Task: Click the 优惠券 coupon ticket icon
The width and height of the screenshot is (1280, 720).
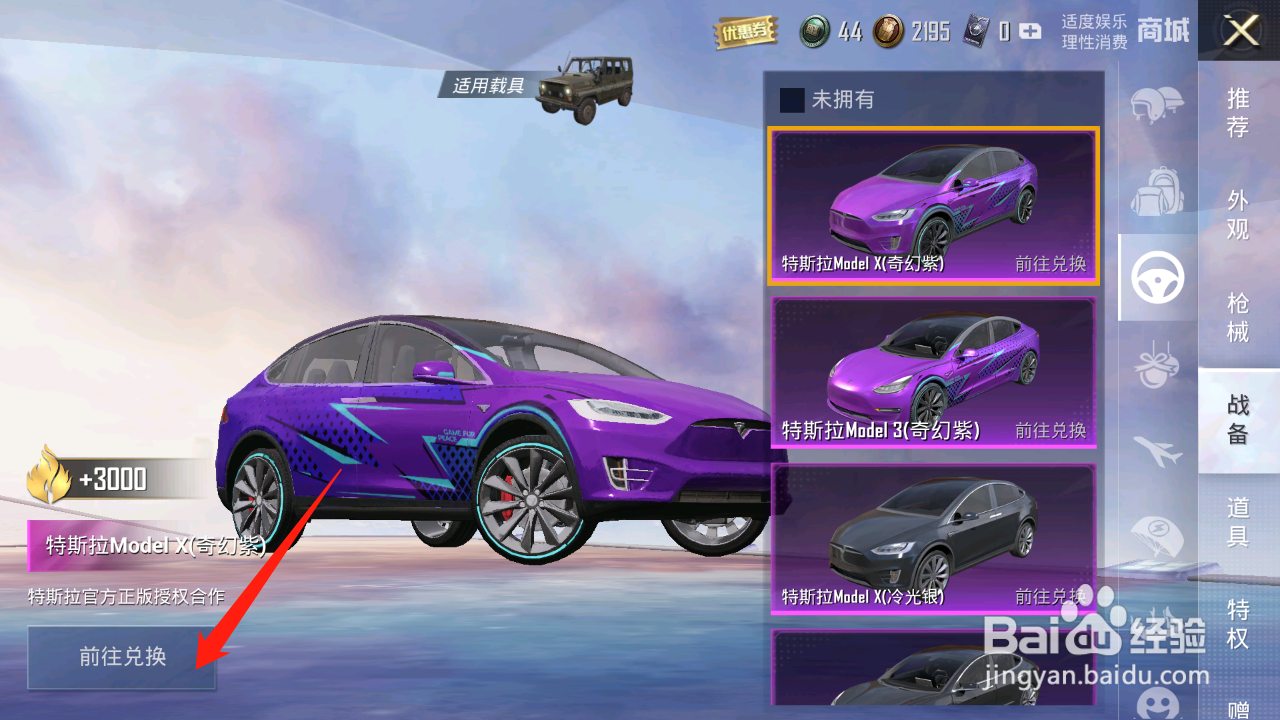Action: click(x=745, y=32)
